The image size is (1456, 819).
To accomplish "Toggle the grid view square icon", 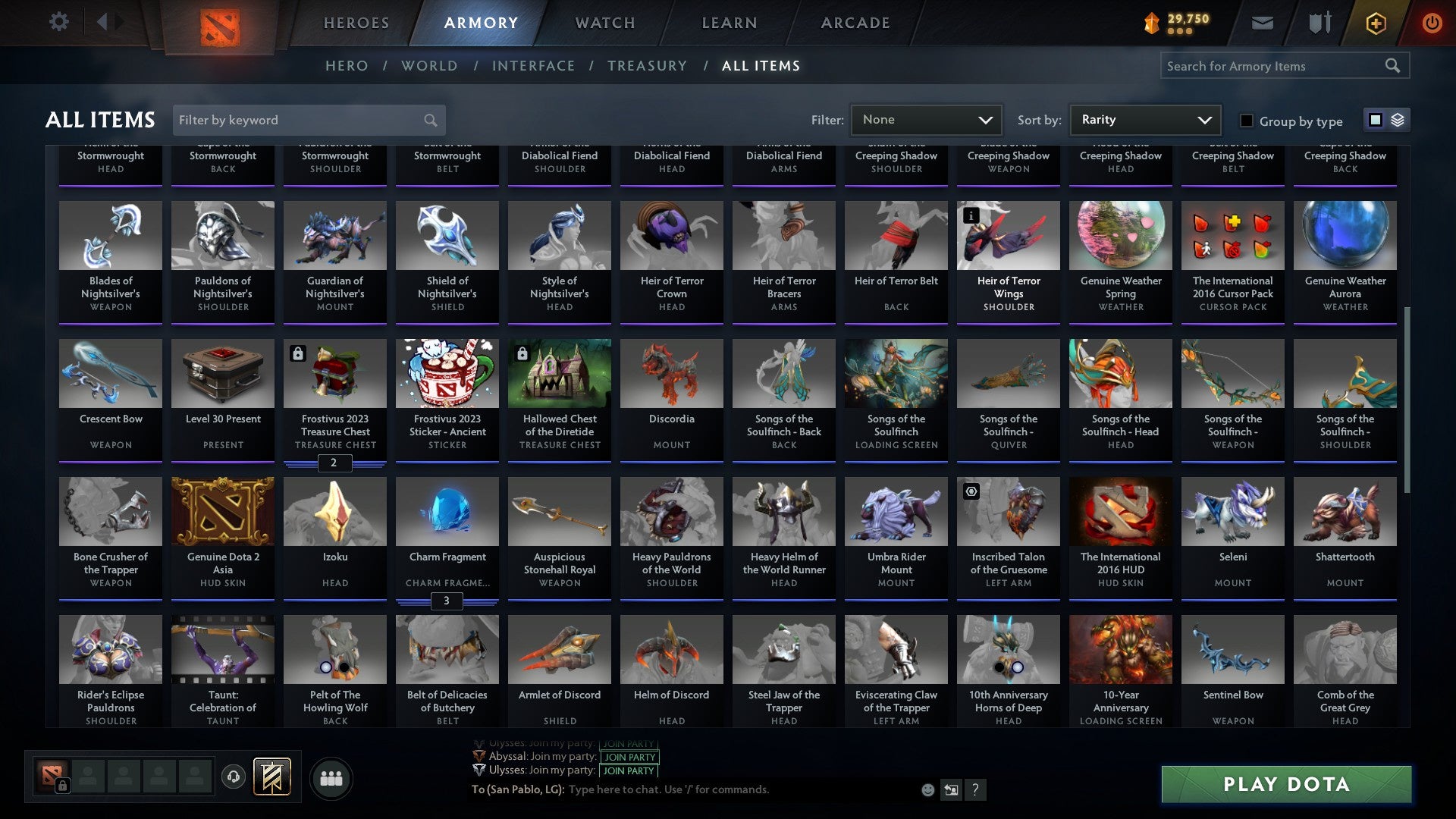I will tap(1374, 120).
